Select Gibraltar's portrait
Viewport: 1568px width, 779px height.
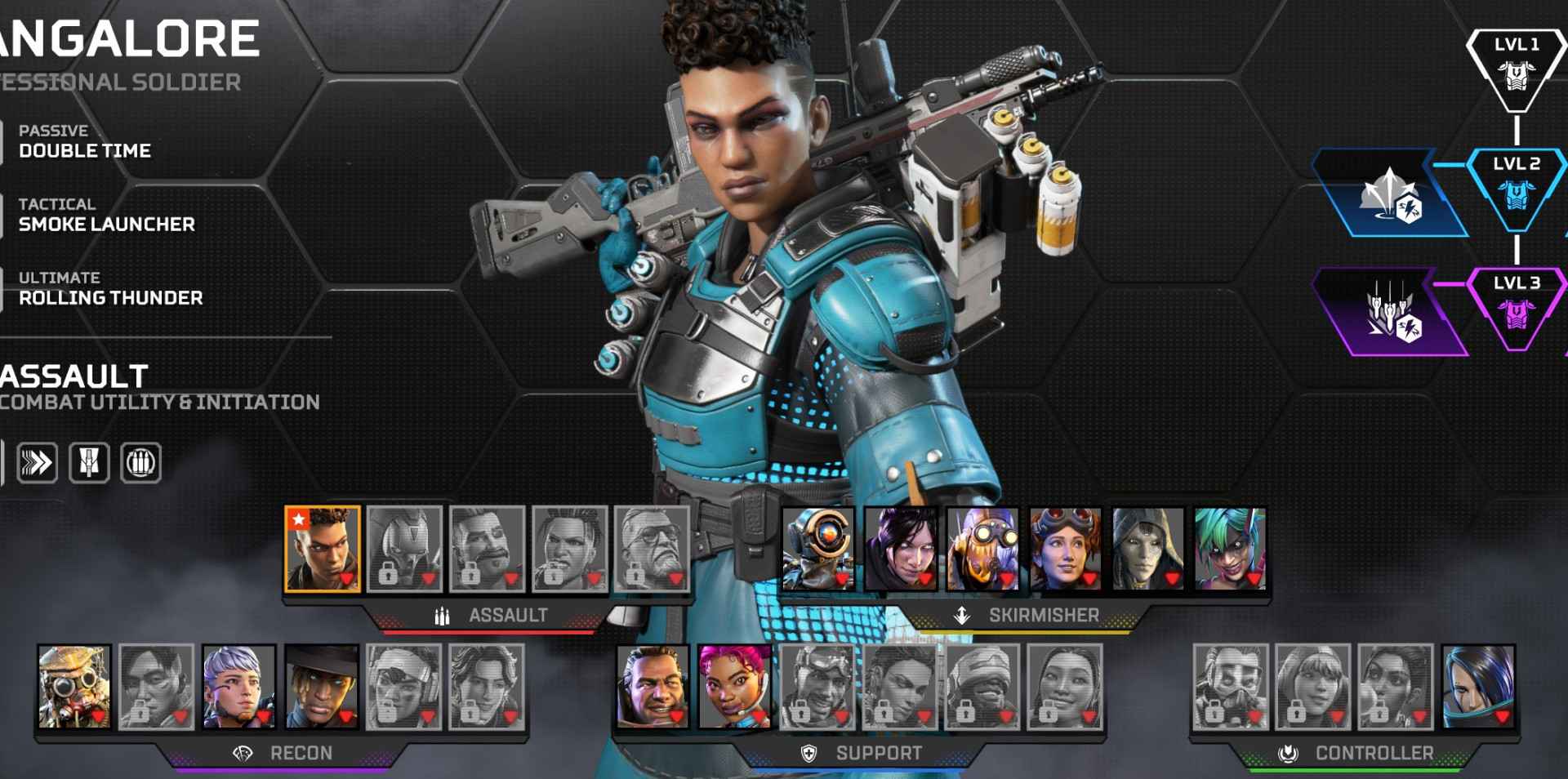653,686
